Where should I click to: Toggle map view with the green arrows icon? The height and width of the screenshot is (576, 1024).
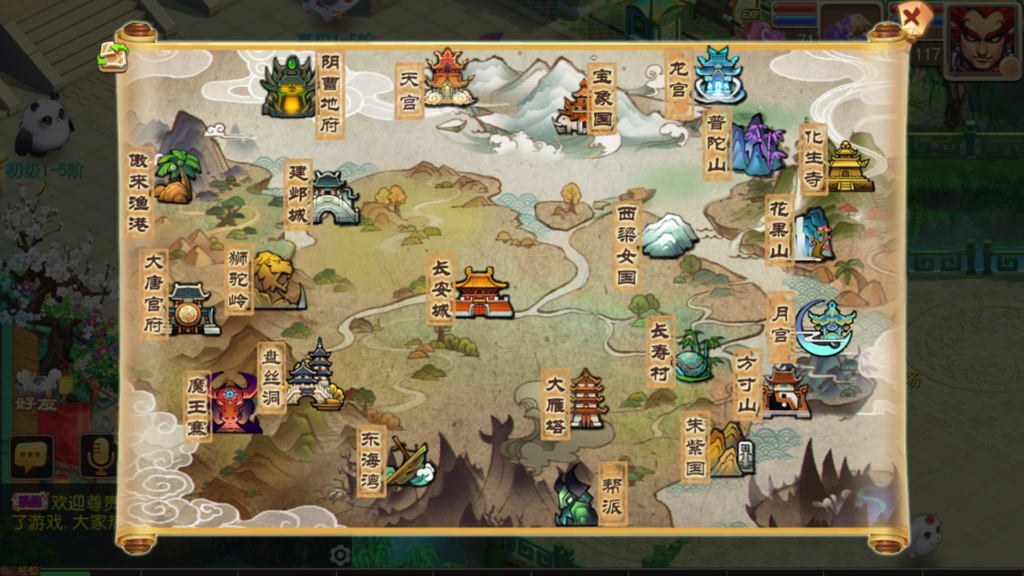112,56
